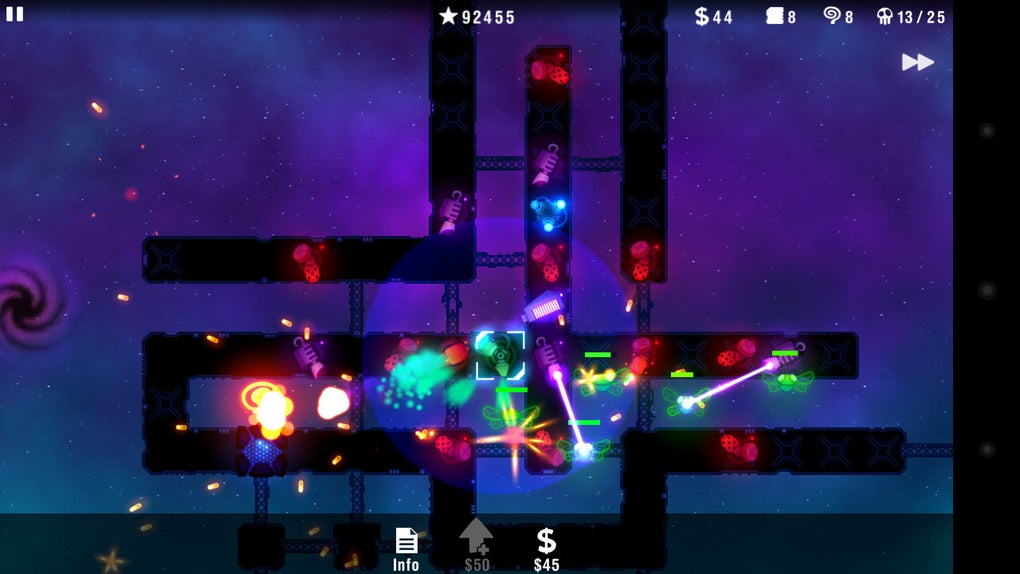
Task: Toggle fast-forward speed
Action: [917, 62]
